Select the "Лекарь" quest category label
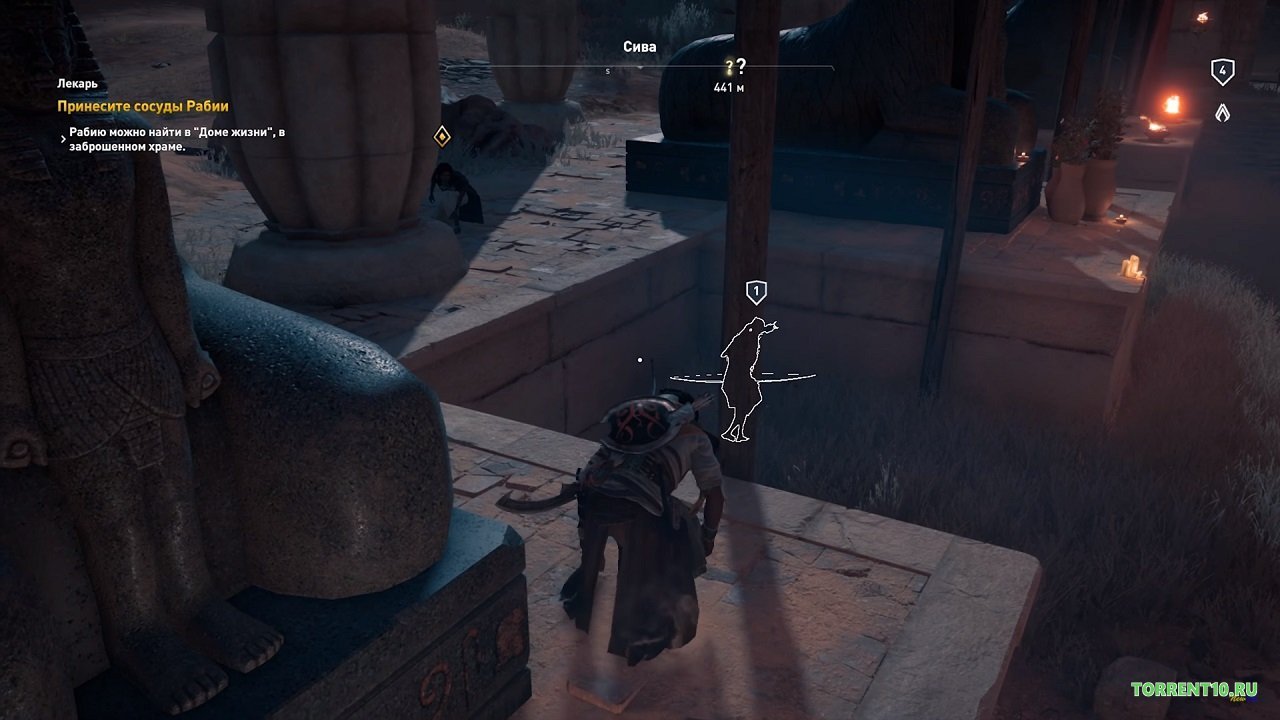1280x720 pixels. pyautogui.click(x=79, y=84)
